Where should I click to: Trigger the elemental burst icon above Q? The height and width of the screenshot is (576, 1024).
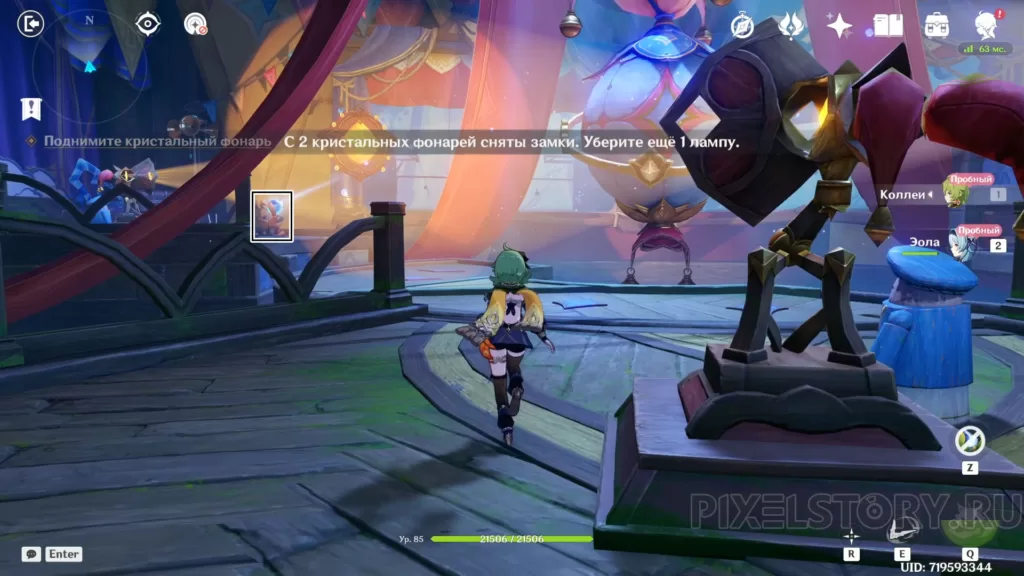[x=969, y=522]
